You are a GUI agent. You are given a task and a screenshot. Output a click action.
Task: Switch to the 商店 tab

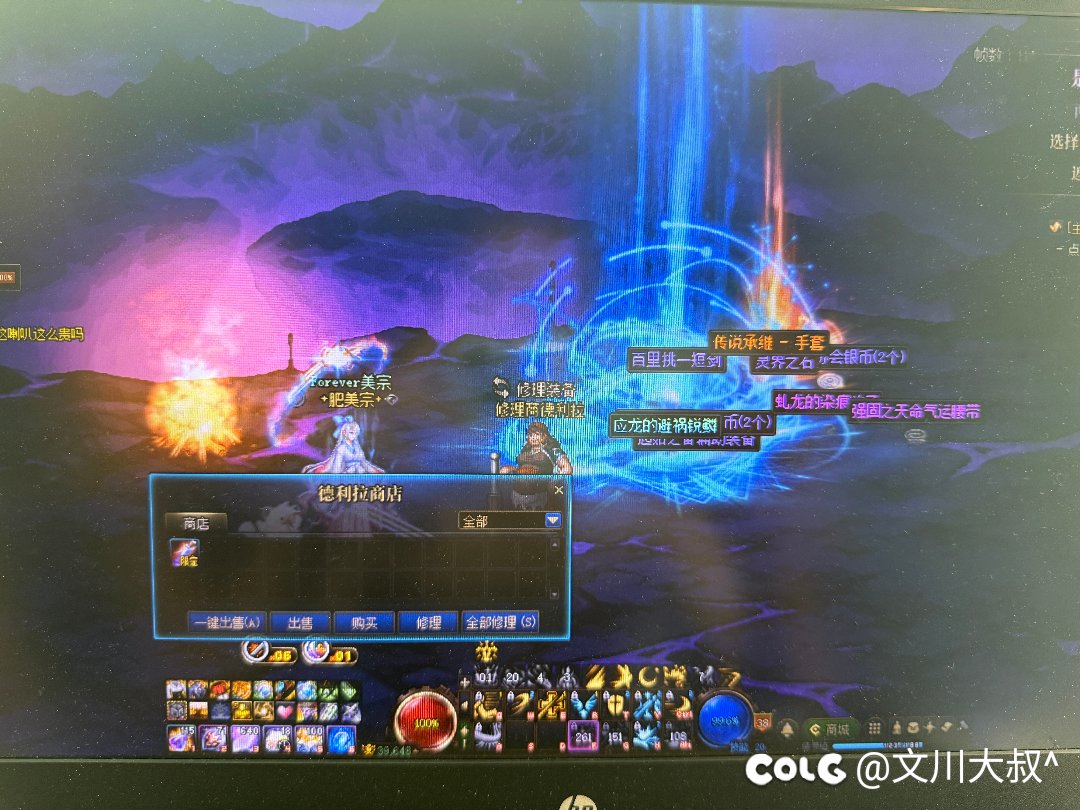tap(196, 522)
